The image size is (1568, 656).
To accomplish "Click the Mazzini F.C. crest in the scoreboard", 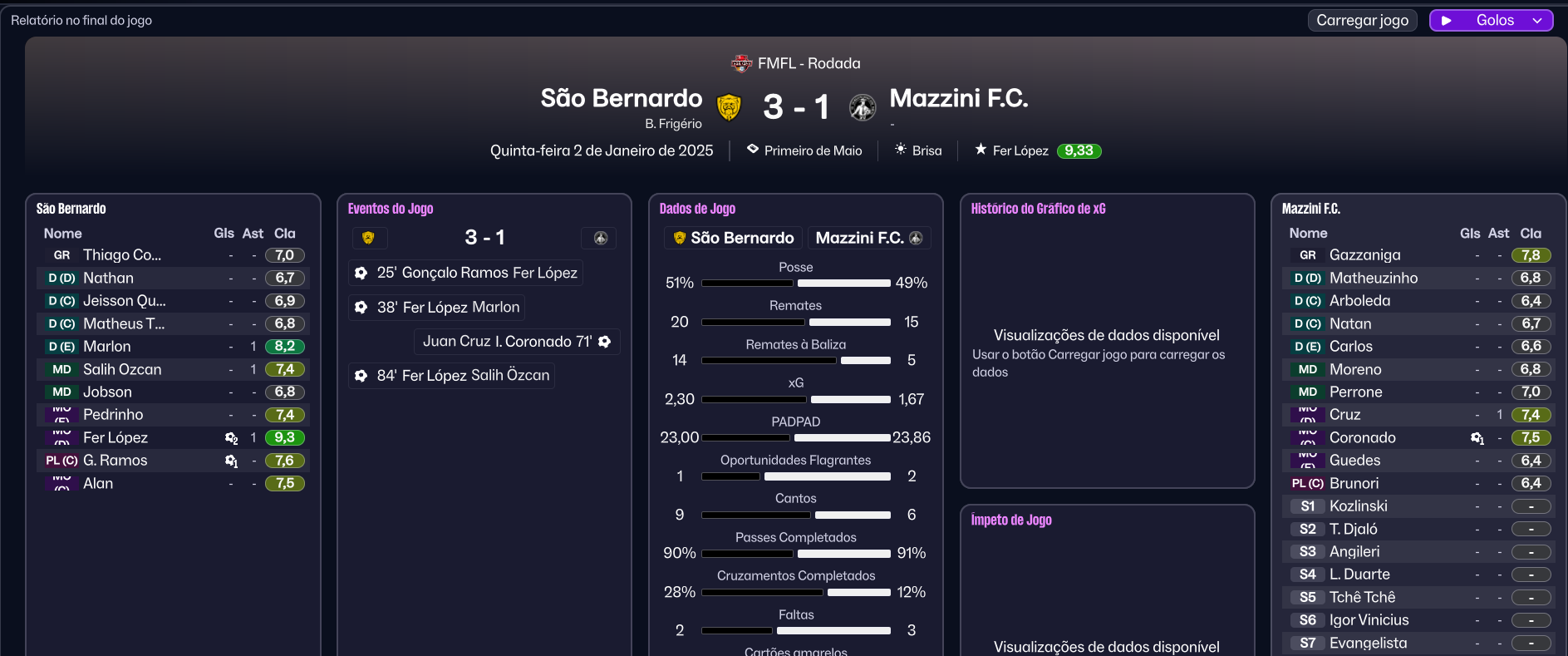I will click(863, 106).
